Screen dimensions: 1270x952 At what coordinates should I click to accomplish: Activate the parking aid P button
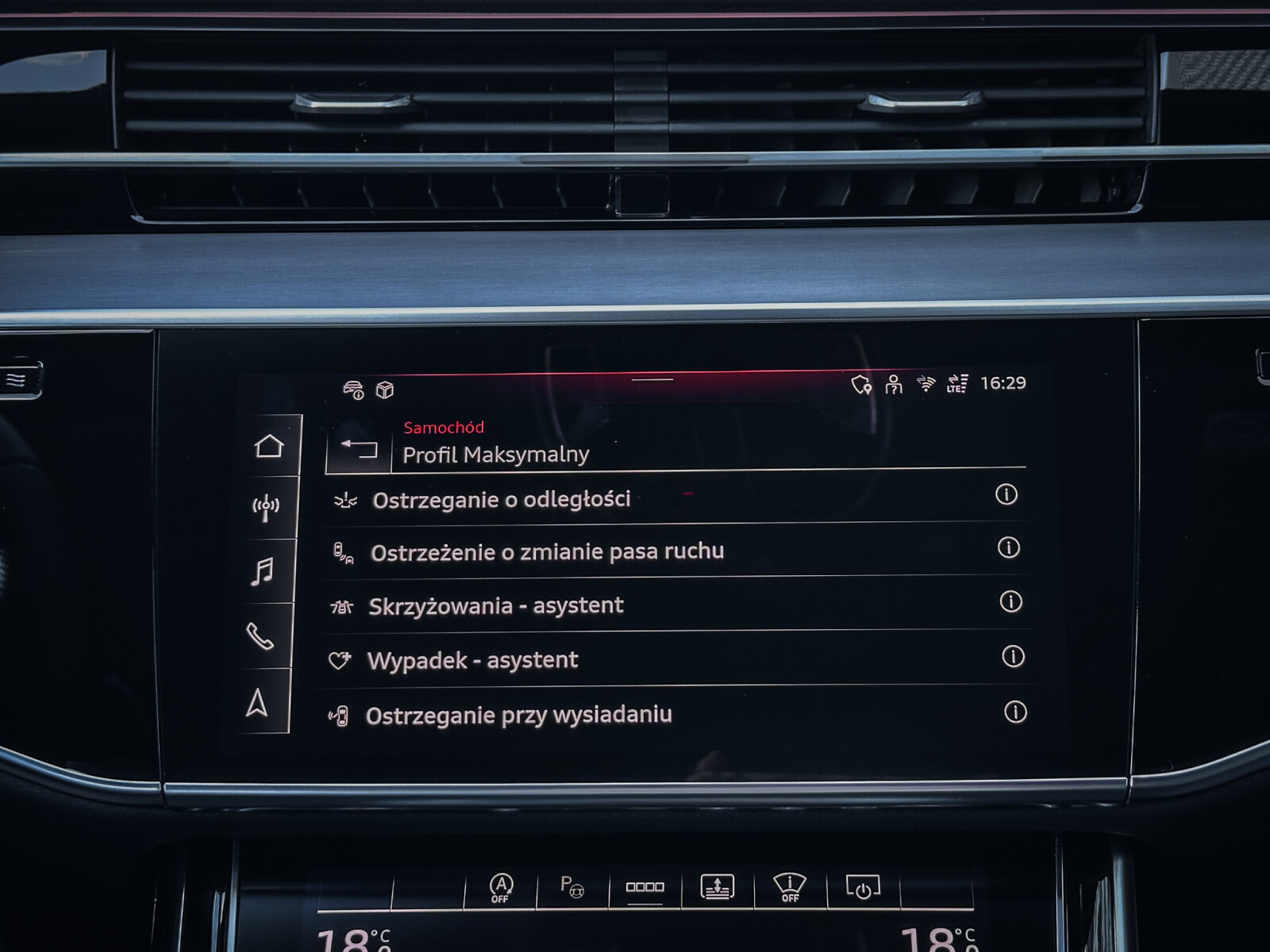[x=571, y=886]
